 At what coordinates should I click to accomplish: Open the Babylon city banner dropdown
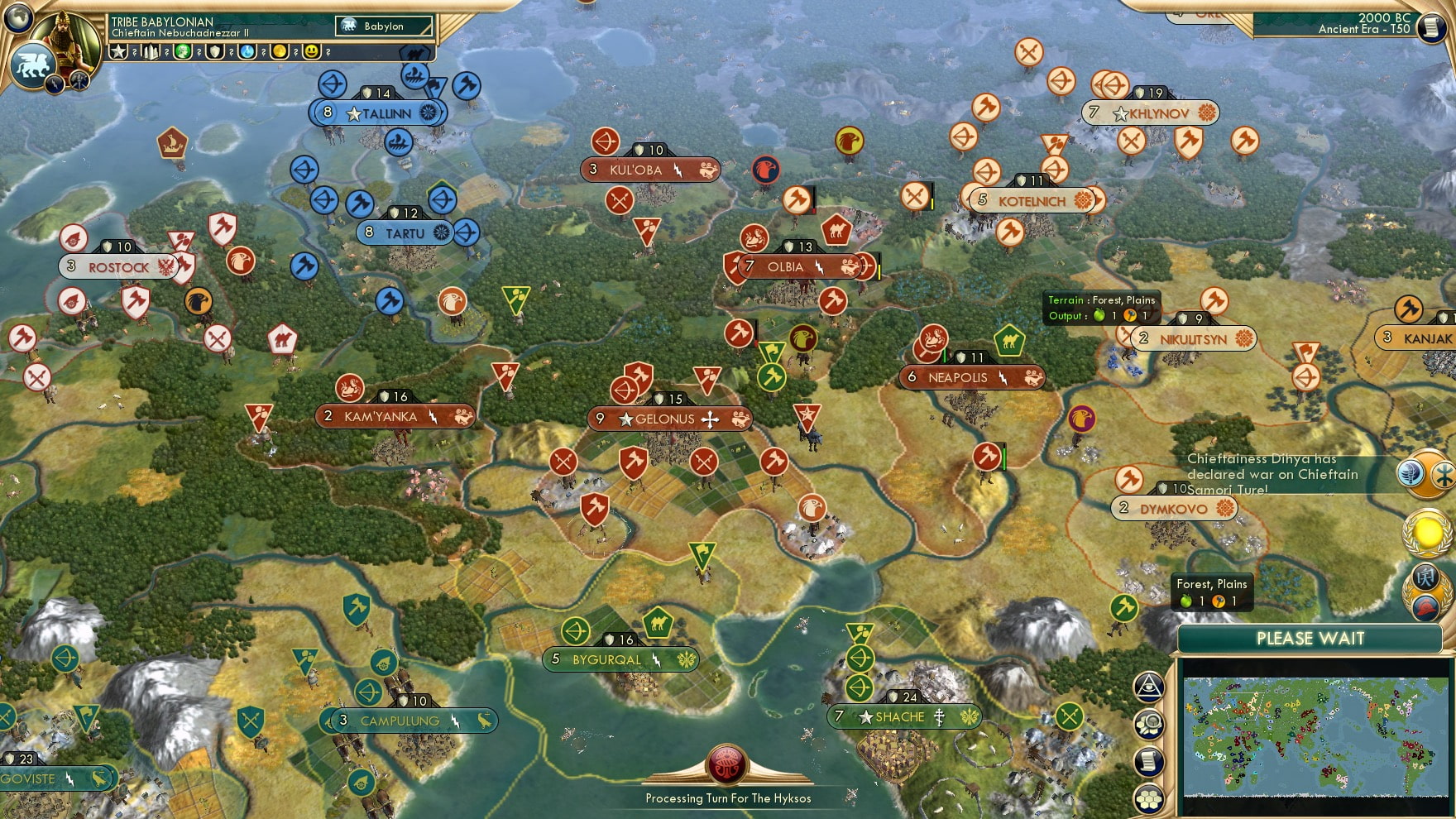[382, 26]
